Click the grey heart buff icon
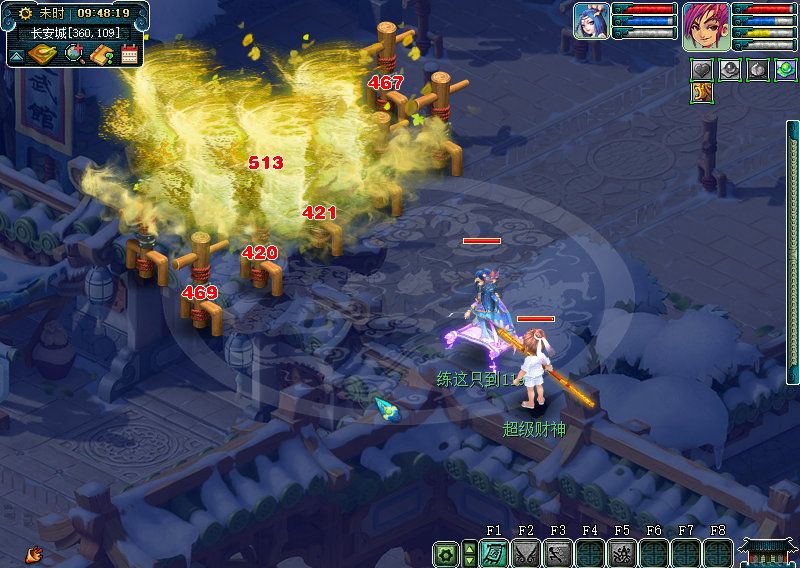The width and height of the screenshot is (800, 568). coord(703,70)
